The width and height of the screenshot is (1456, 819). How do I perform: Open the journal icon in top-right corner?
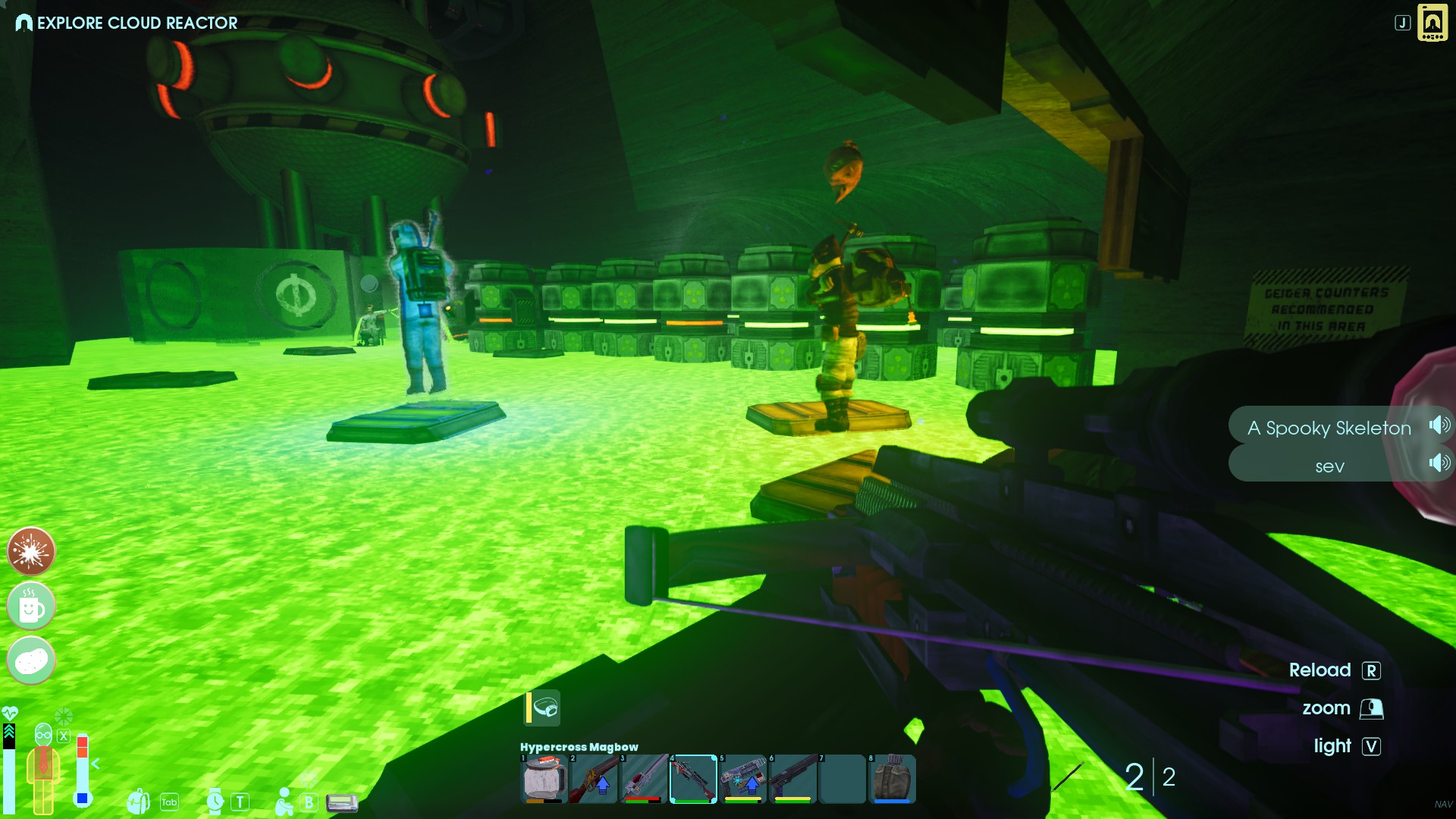1432,23
